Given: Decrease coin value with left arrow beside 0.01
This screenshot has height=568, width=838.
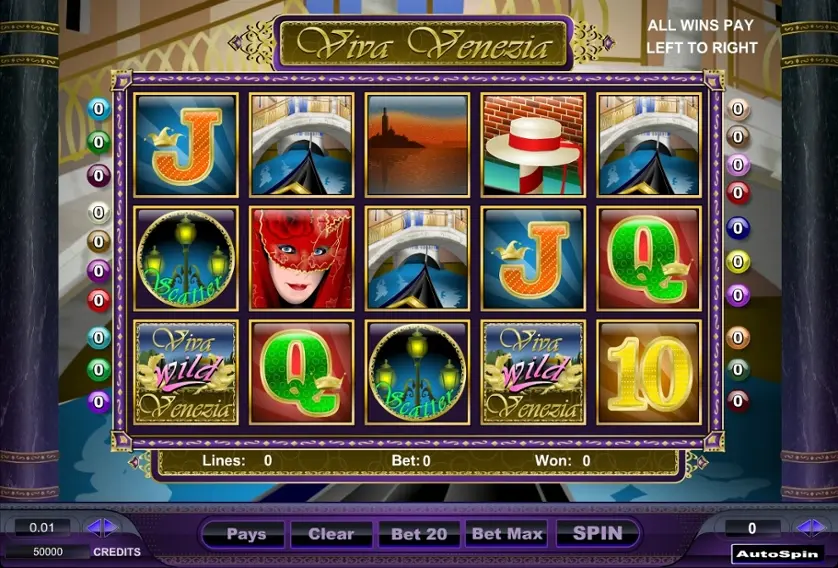Looking at the screenshot, I should coord(92,527).
